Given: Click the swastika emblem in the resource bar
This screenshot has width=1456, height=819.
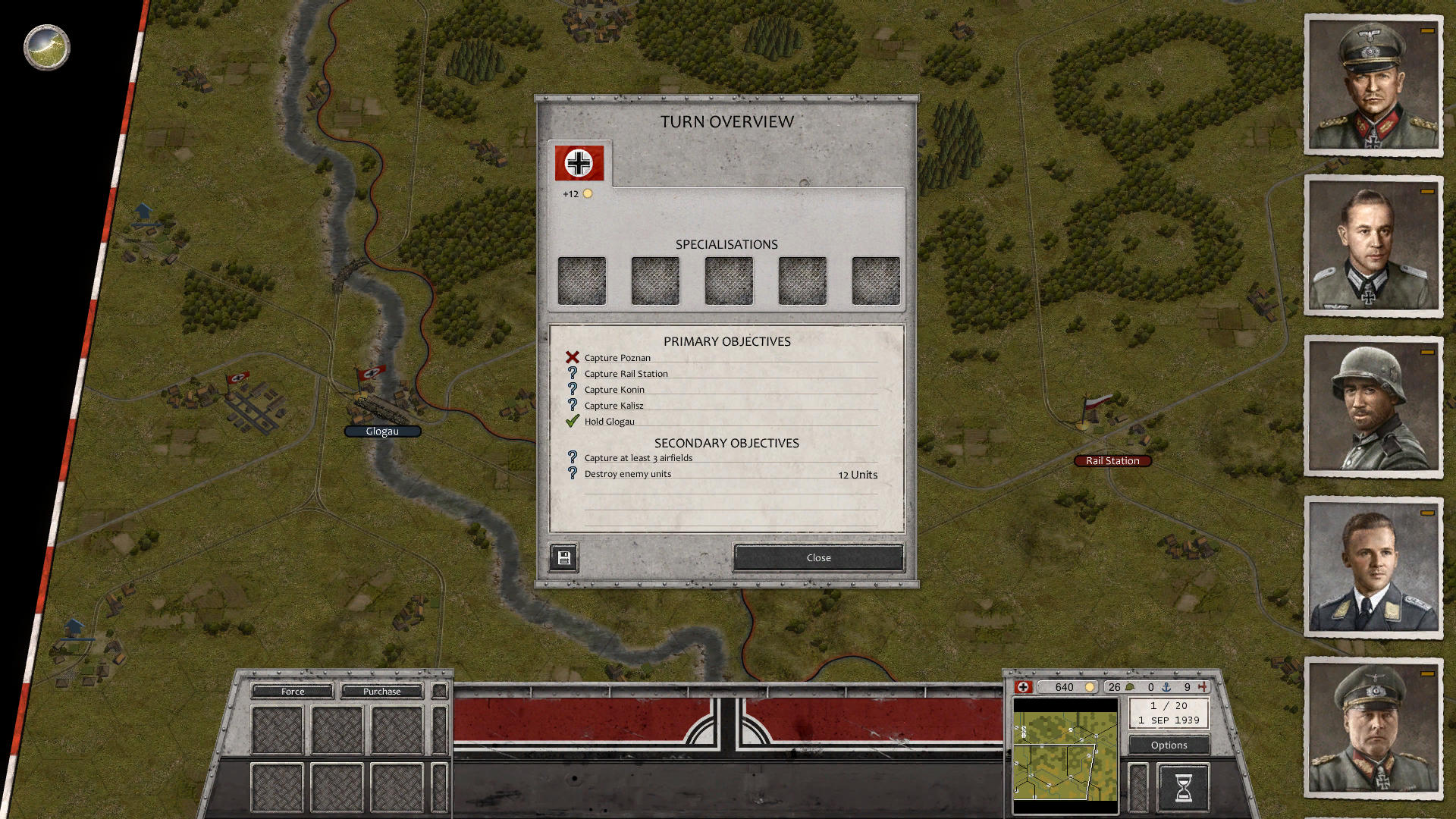Looking at the screenshot, I should click(1023, 687).
